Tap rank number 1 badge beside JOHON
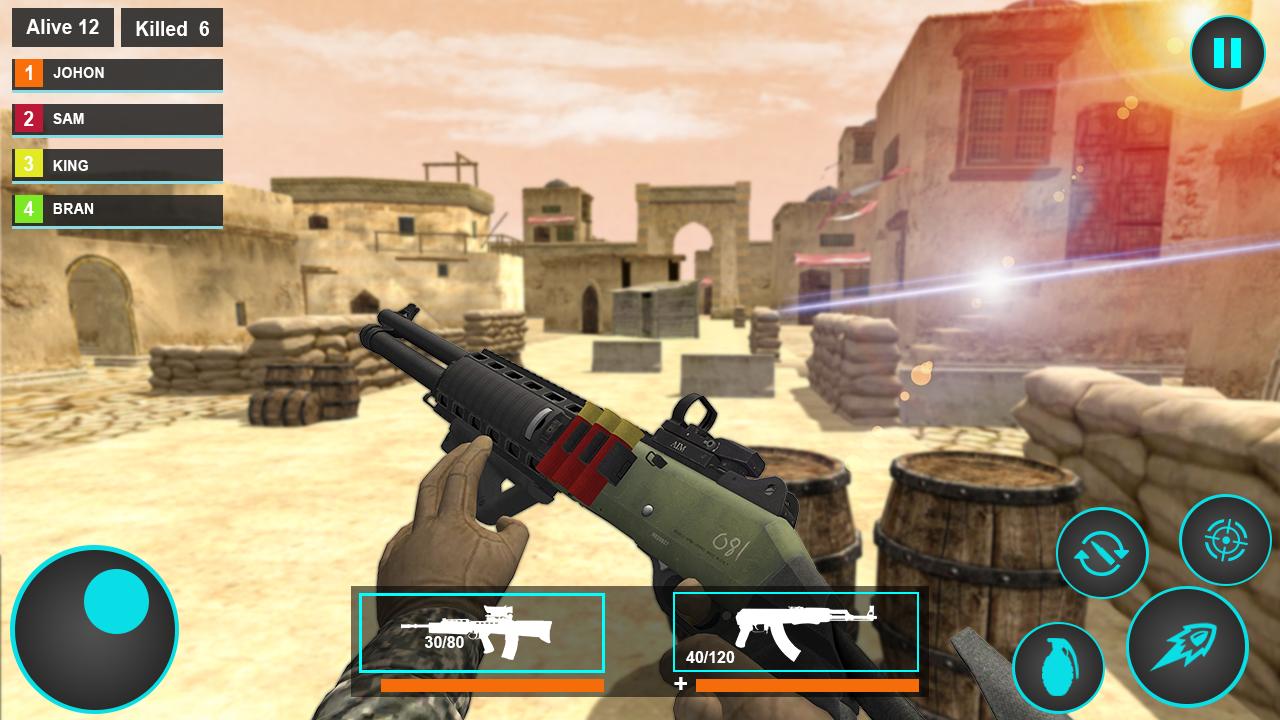1280x720 pixels. [27, 73]
